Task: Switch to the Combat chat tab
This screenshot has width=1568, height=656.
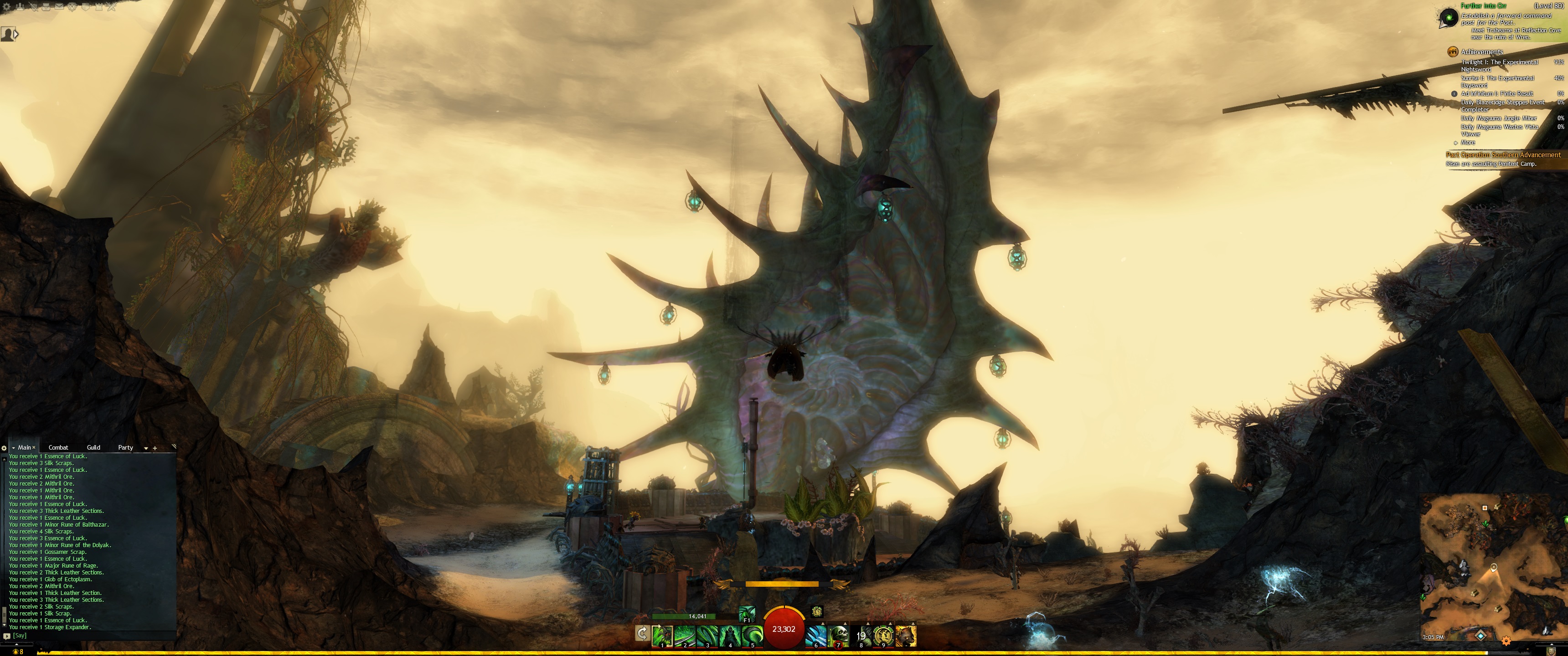Action: tap(58, 447)
